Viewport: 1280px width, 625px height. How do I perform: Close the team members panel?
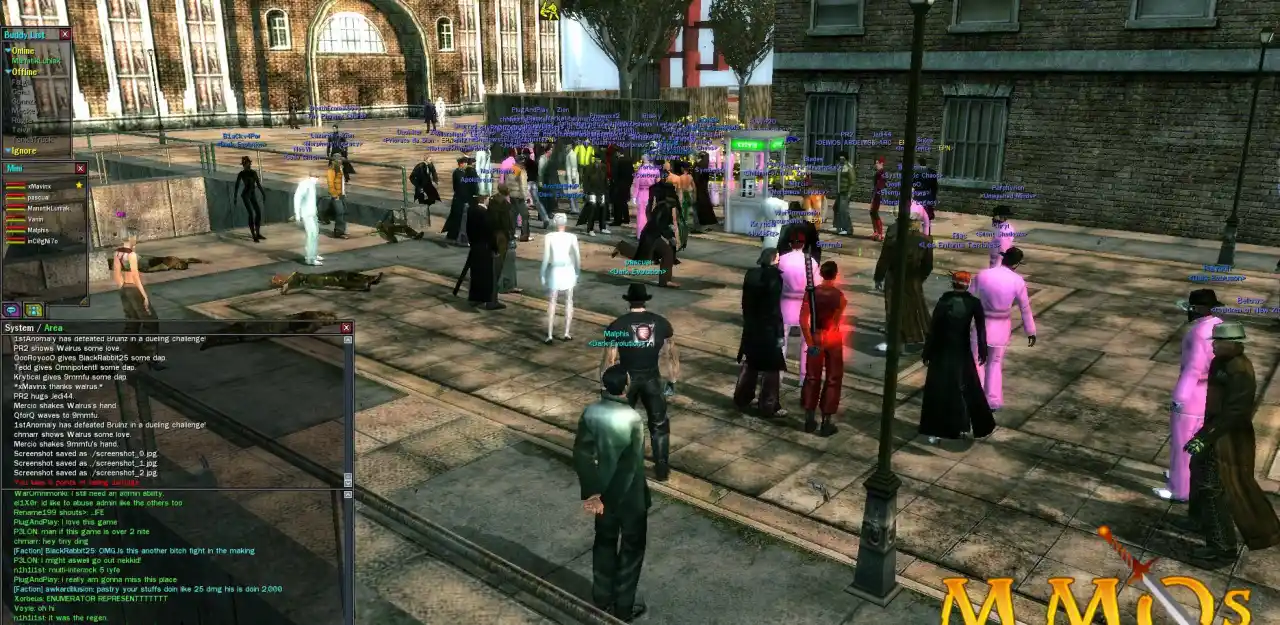[x=81, y=168]
